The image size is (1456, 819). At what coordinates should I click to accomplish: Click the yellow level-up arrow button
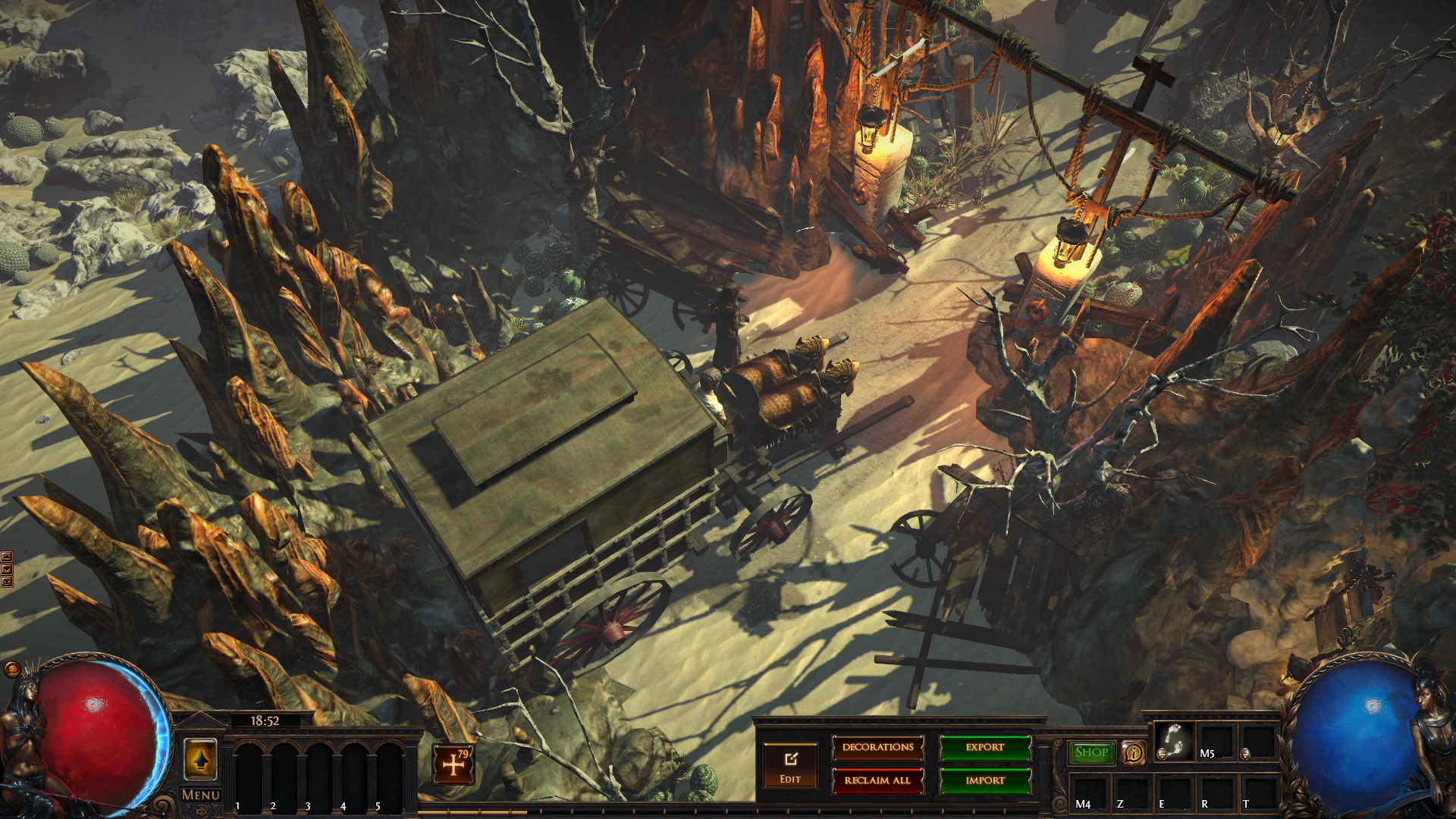coord(200,759)
